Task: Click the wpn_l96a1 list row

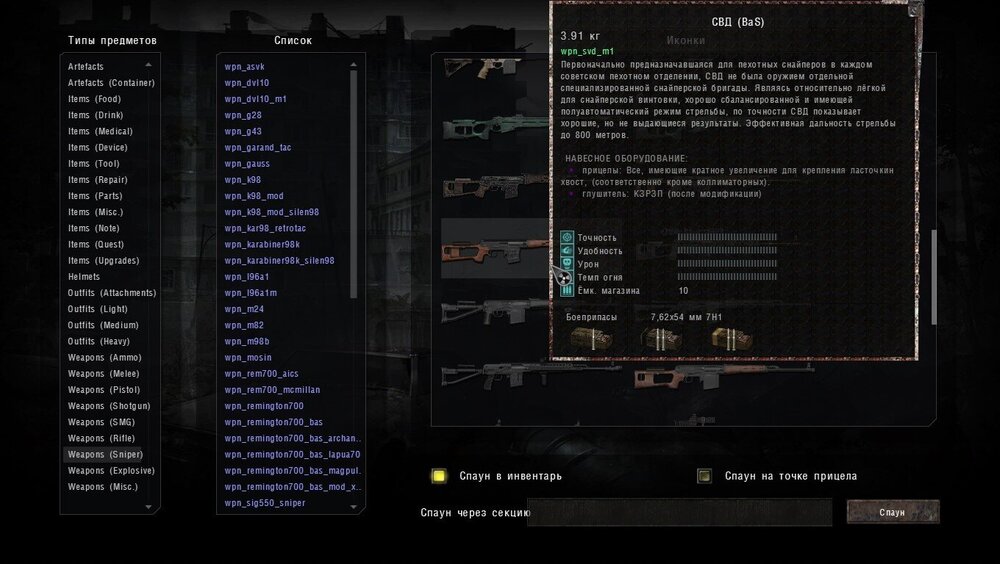Action: click(247, 277)
